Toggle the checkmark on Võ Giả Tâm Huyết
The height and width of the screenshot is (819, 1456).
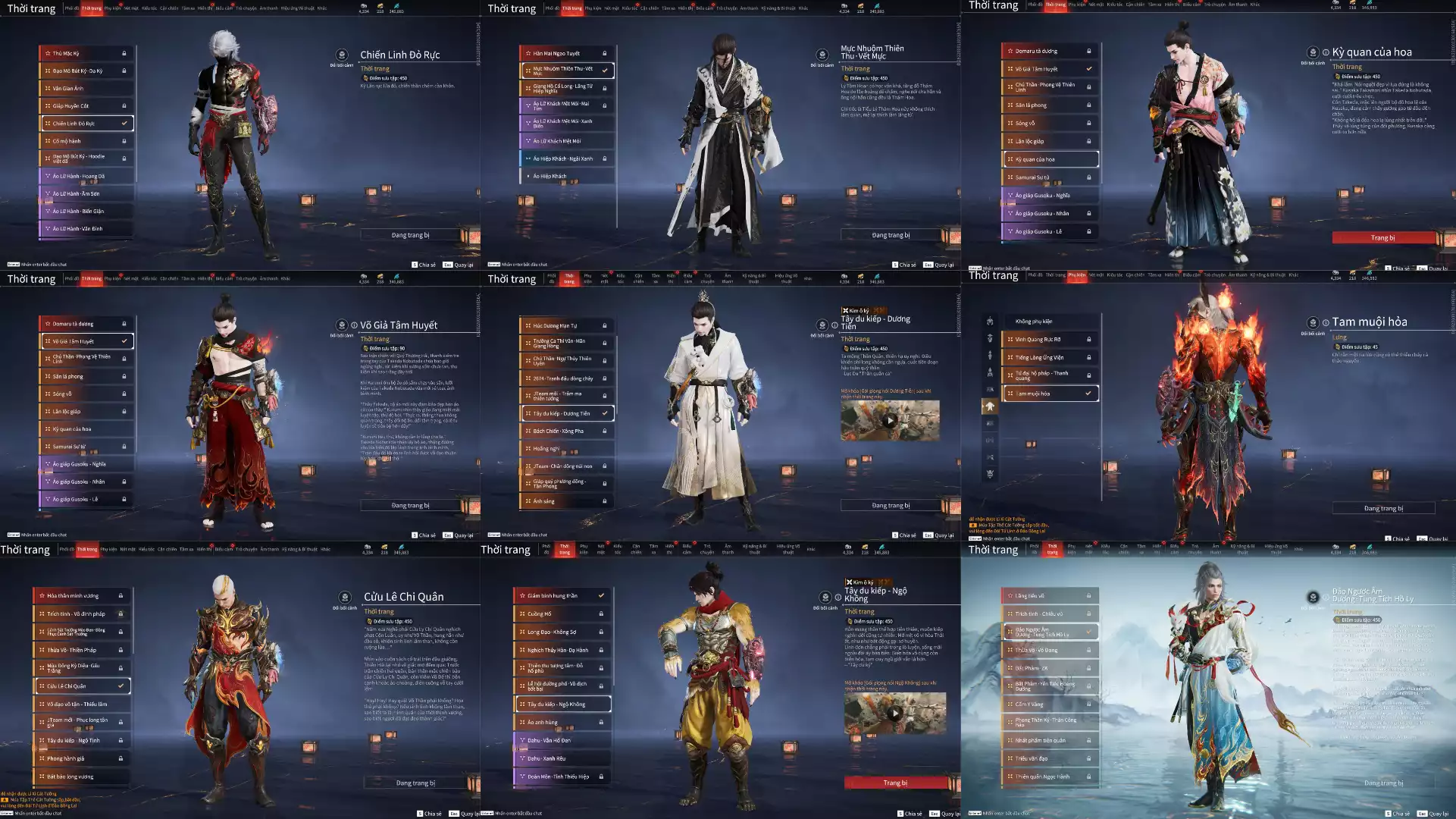pos(126,340)
